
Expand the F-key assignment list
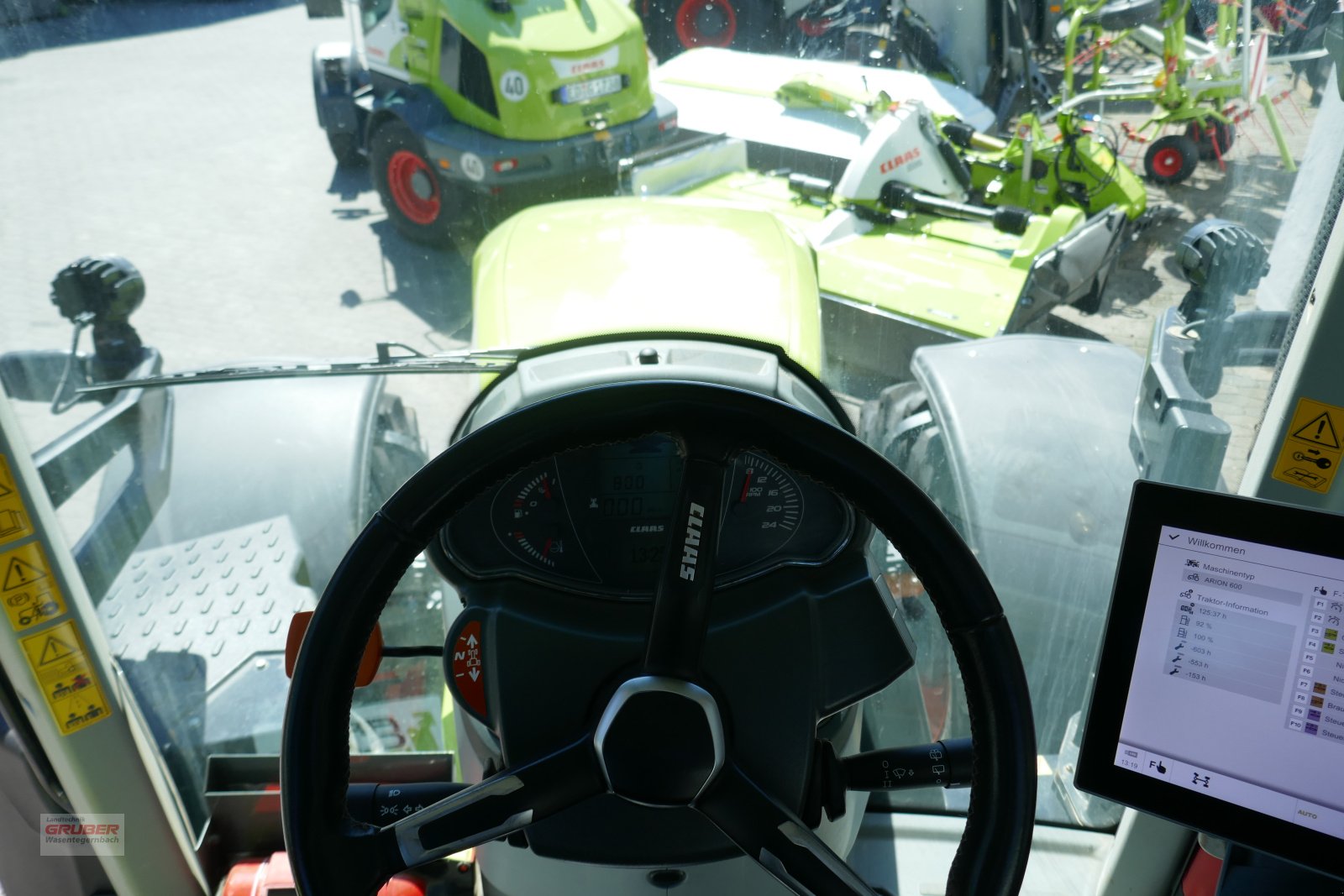1321,592
